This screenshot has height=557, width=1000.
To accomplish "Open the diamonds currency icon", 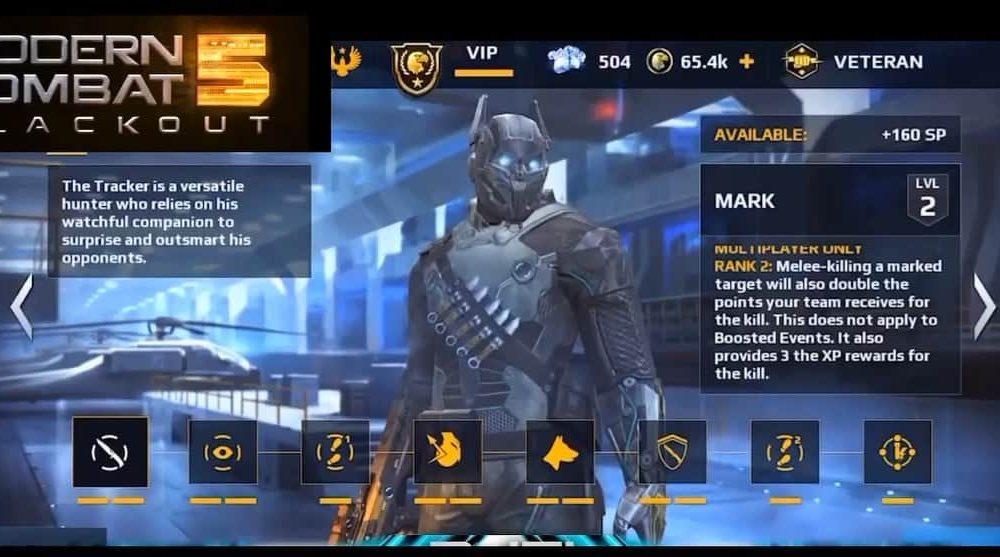I will (x=567, y=60).
